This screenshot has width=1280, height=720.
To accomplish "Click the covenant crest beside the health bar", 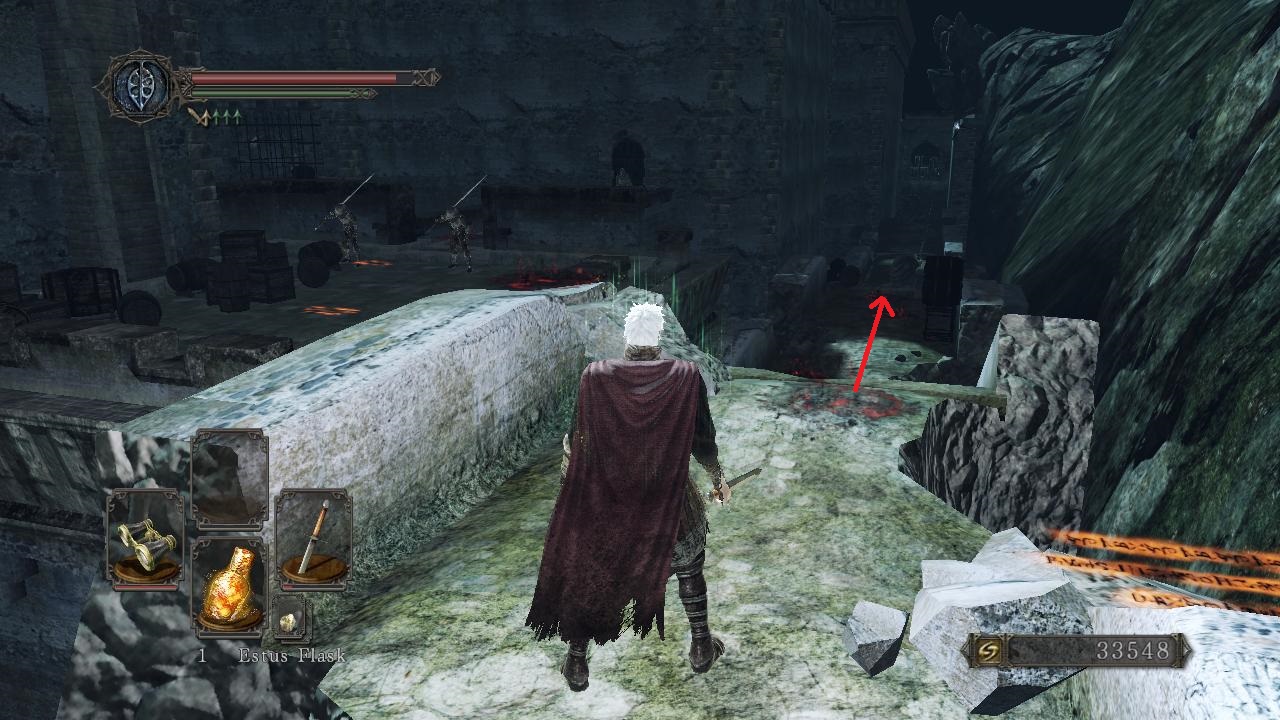I will coord(140,87).
